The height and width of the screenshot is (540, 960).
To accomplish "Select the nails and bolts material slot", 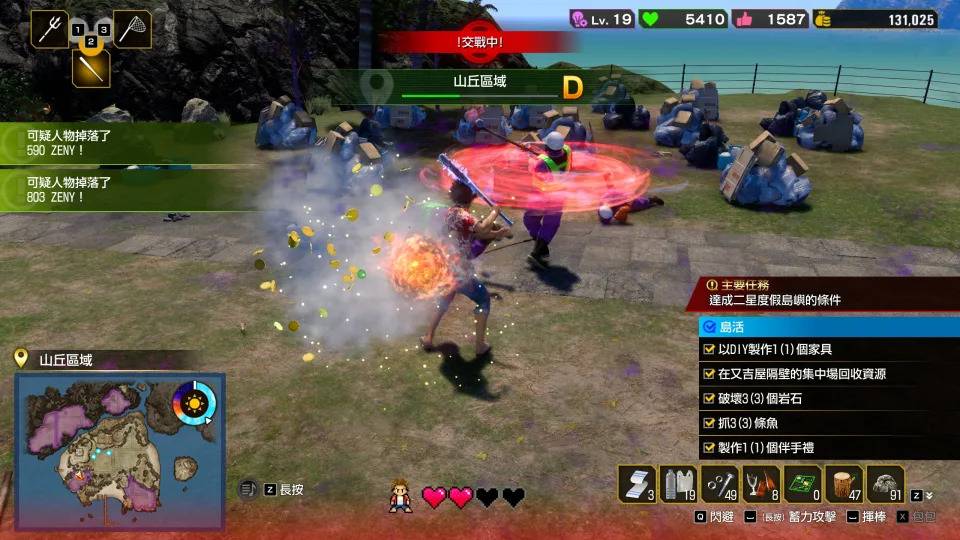I will tap(720, 483).
